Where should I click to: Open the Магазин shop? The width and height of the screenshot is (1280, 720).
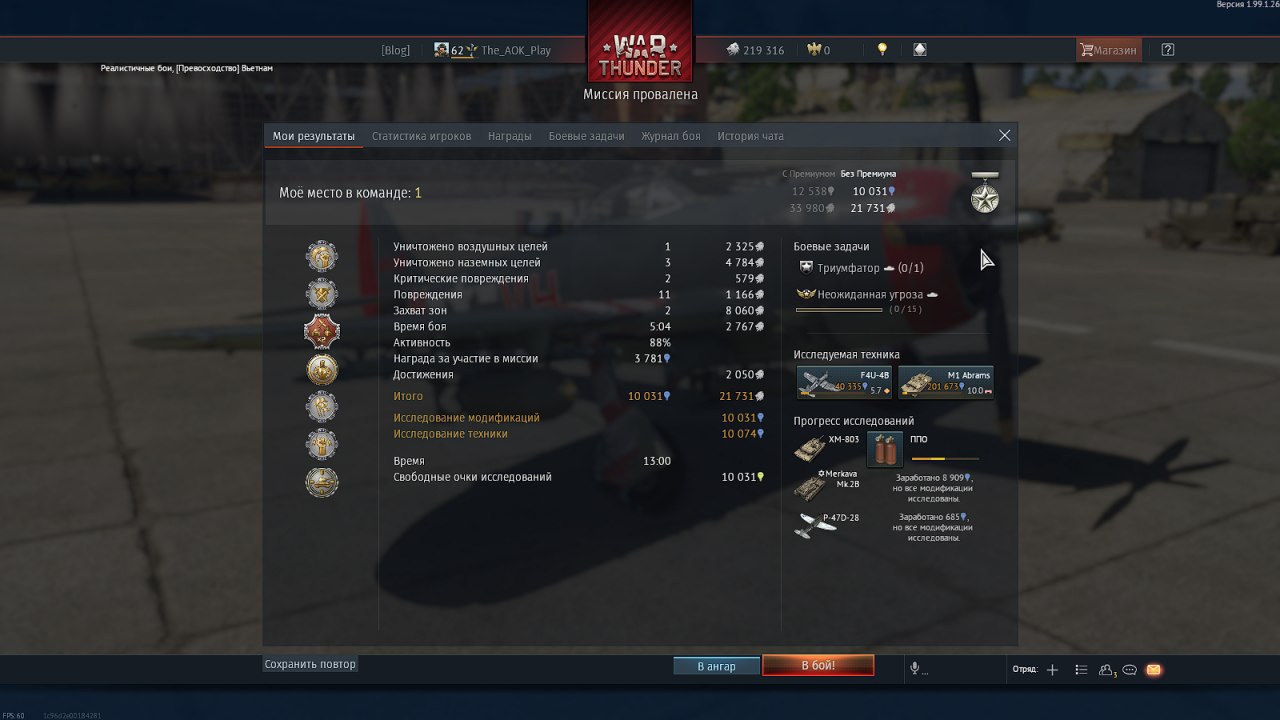click(x=1108, y=50)
